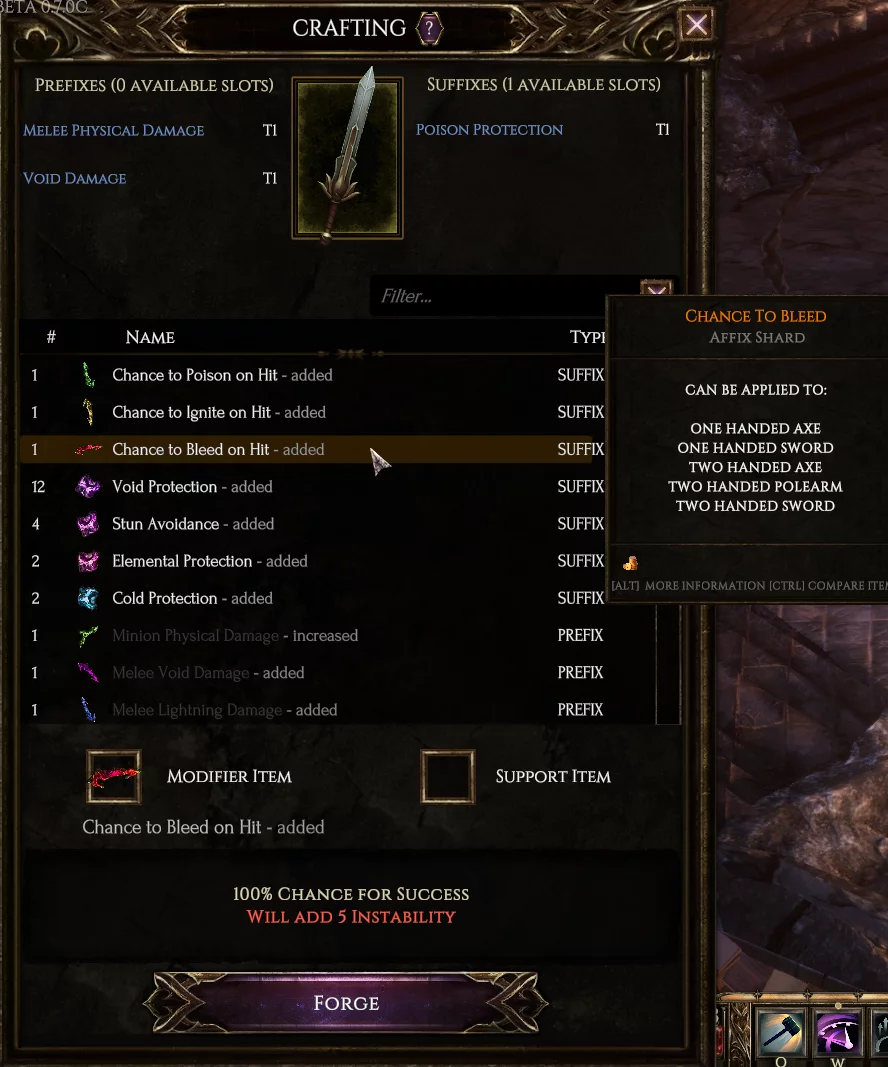
Task: Click the empty Support Item slot
Action: (447, 777)
